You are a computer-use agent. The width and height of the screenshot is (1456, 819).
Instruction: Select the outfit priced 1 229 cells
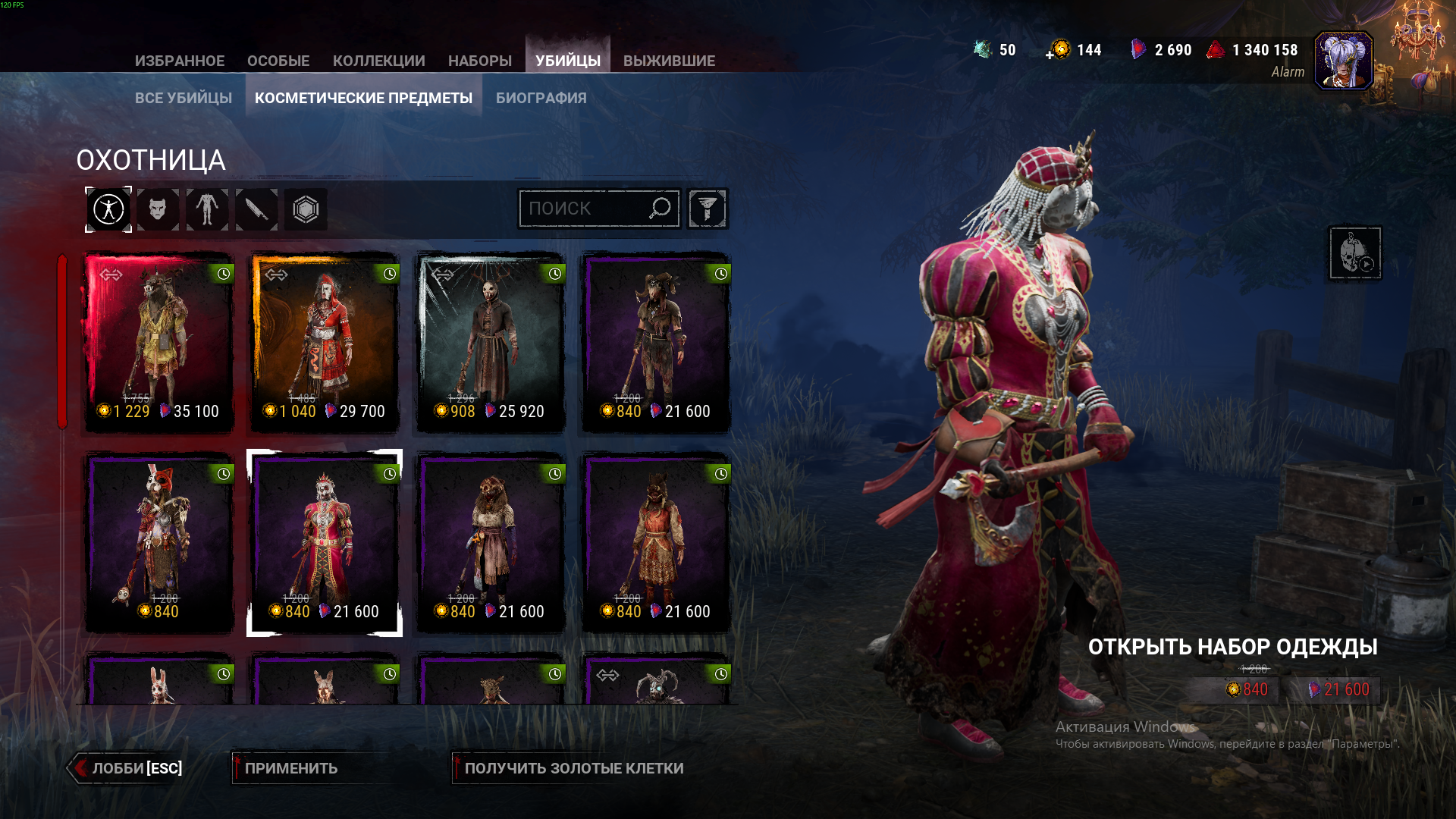(158, 343)
